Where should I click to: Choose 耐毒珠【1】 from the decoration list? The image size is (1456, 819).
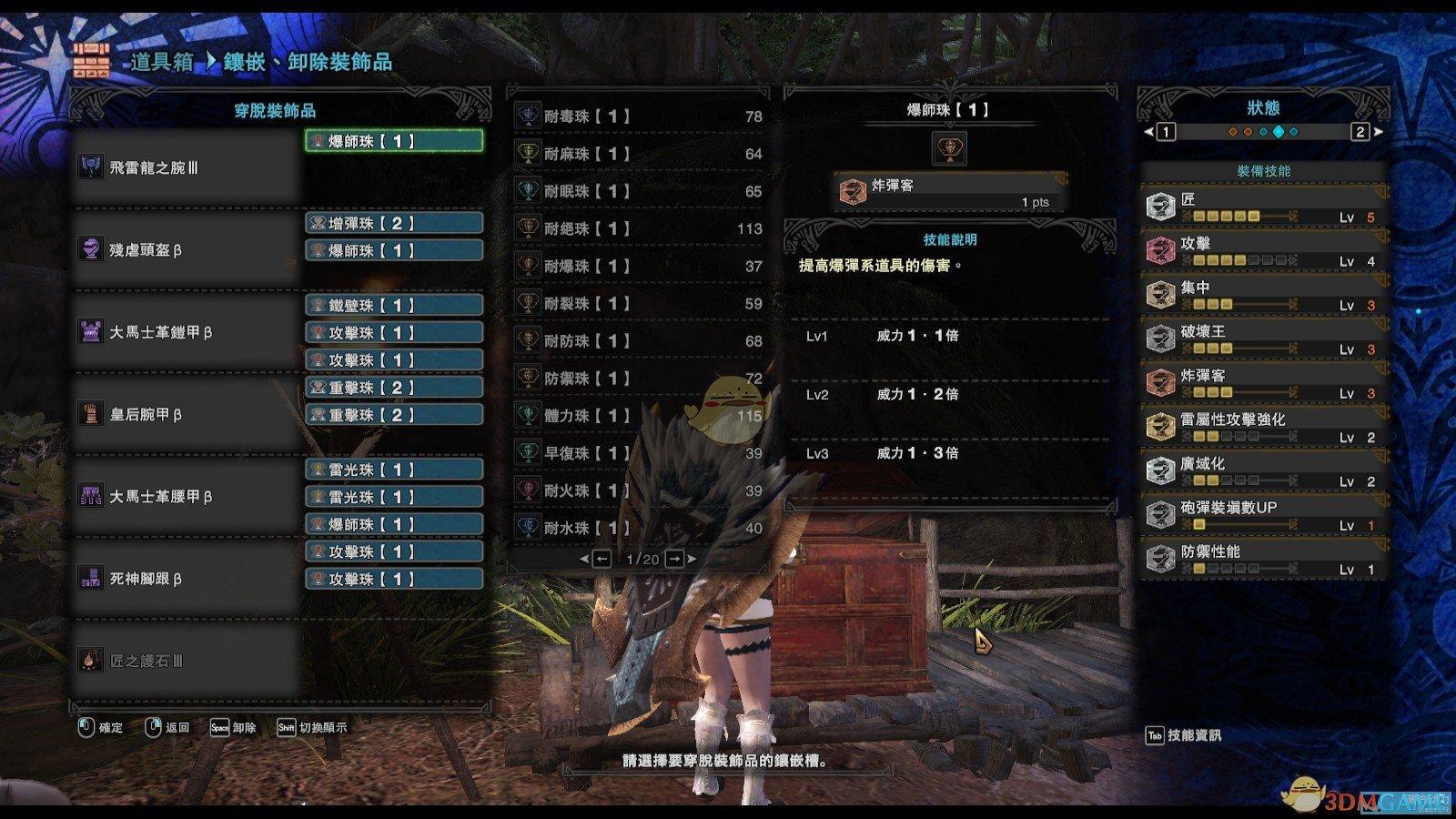pyautogui.click(x=639, y=116)
